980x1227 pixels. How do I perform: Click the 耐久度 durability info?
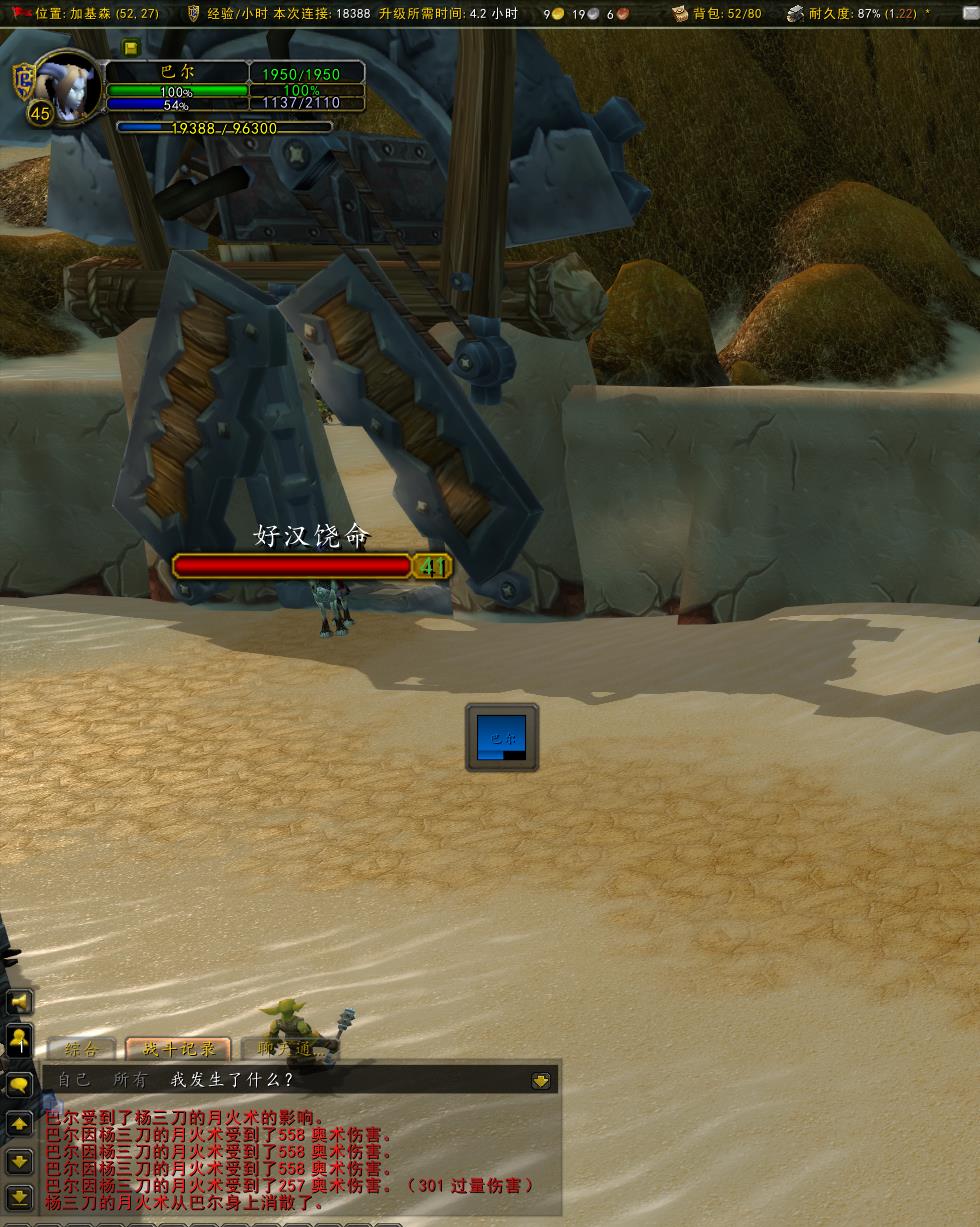pos(859,14)
